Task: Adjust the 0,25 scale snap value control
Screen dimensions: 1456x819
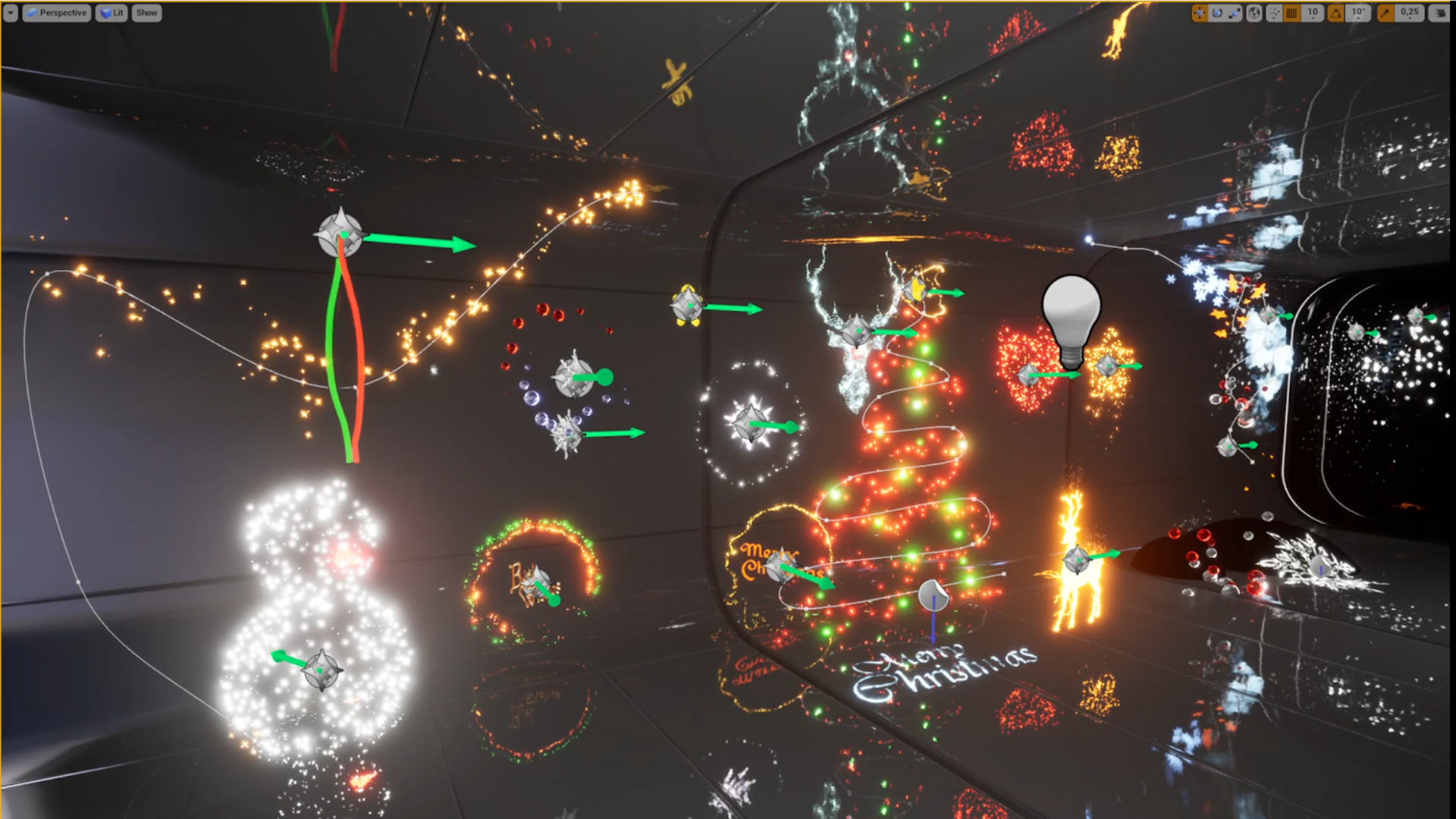Action: click(1410, 13)
